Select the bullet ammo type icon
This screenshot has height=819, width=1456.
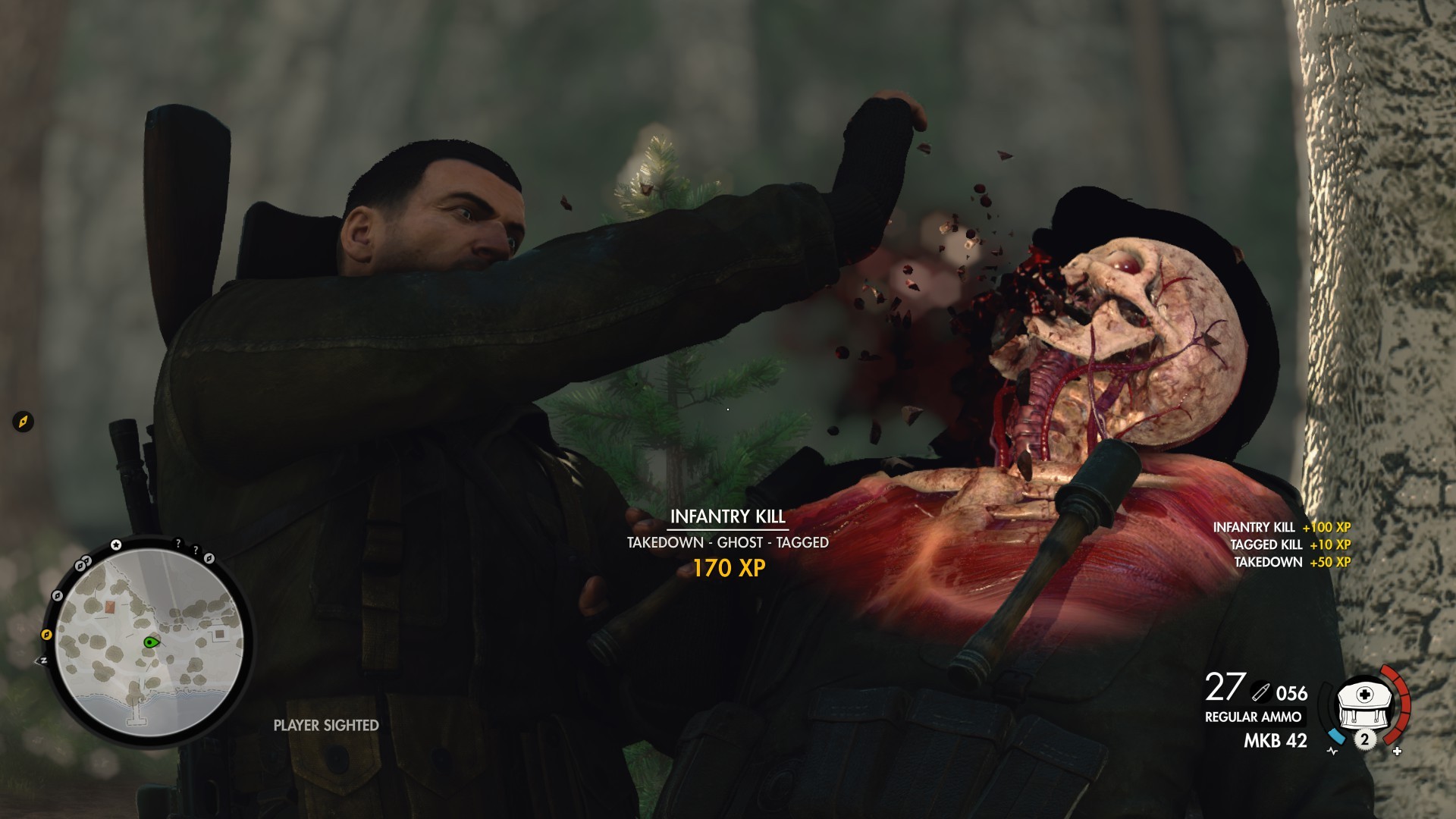click(1261, 692)
